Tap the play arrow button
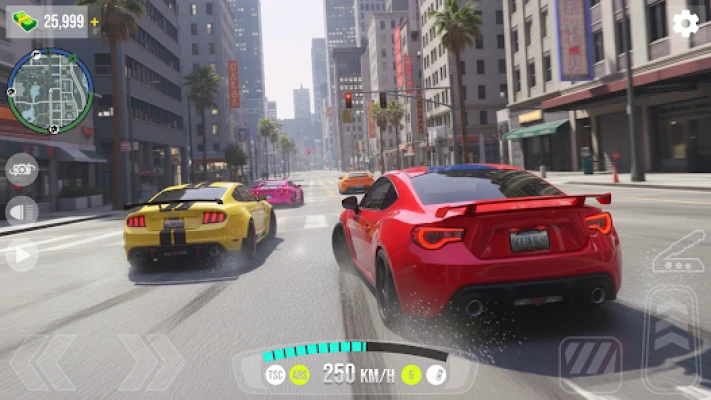This screenshot has width=711, height=400. click(21, 254)
